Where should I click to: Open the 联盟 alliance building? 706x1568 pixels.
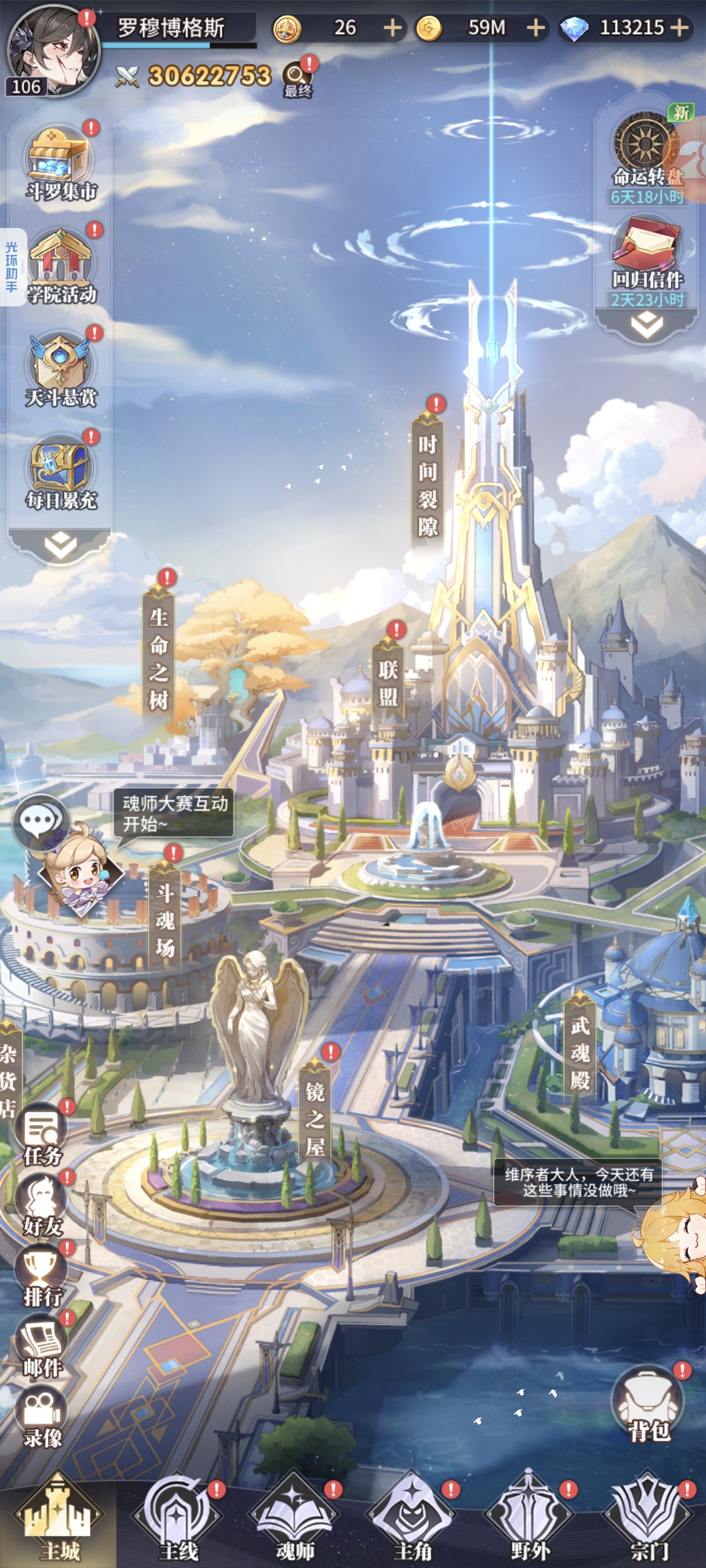(388, 682)
